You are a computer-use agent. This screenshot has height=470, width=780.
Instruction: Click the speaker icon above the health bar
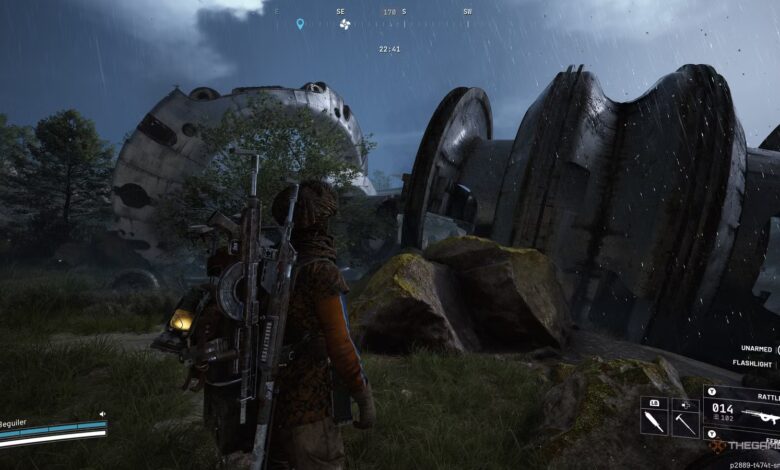102,413
